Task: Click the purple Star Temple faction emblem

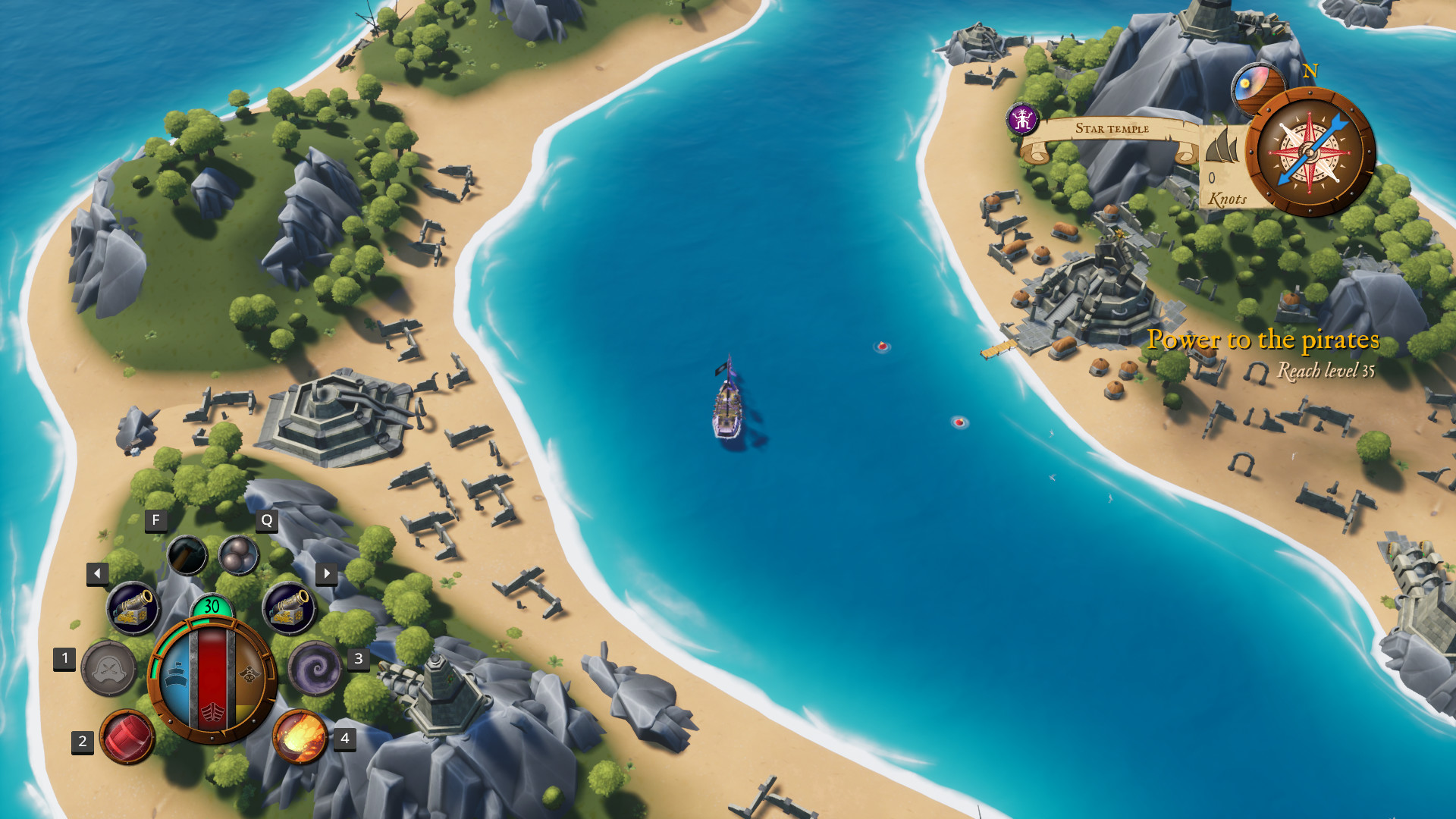Action: point(1022,118)
